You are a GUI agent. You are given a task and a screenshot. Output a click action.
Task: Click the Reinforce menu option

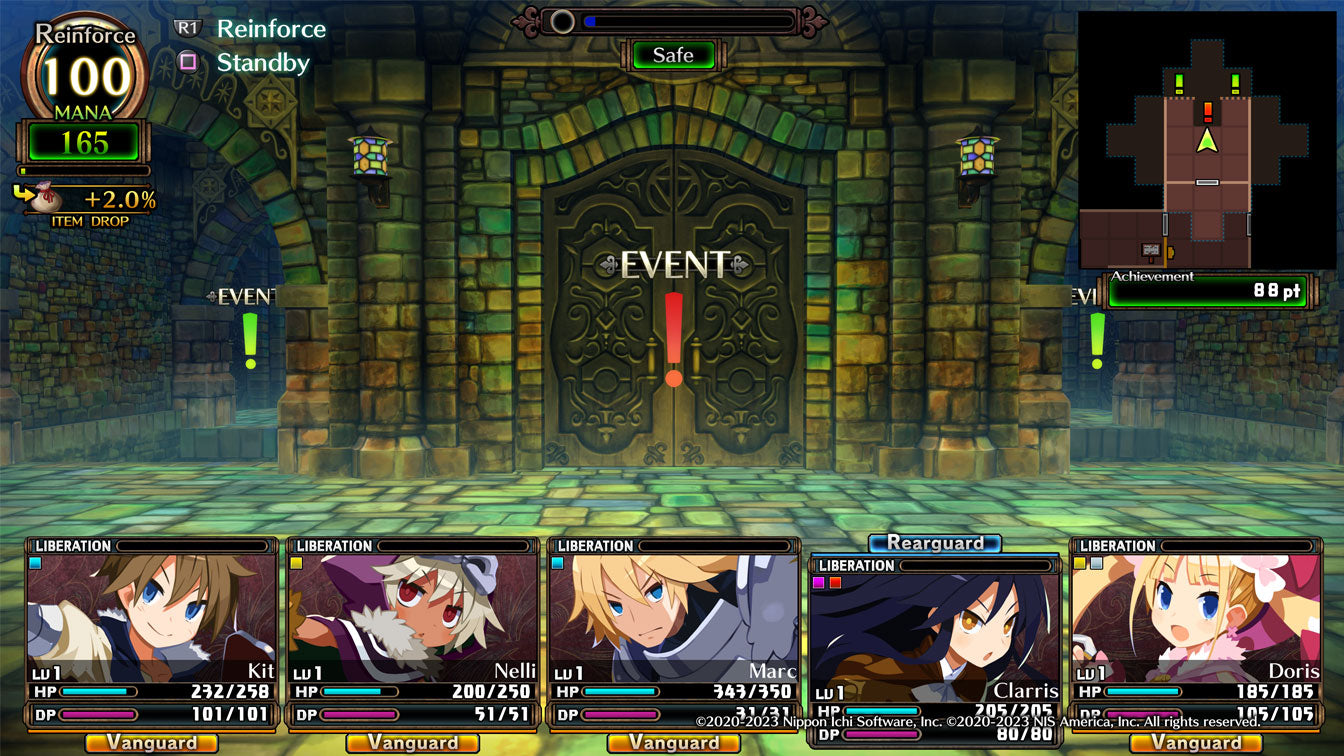(x=271, y=29)
